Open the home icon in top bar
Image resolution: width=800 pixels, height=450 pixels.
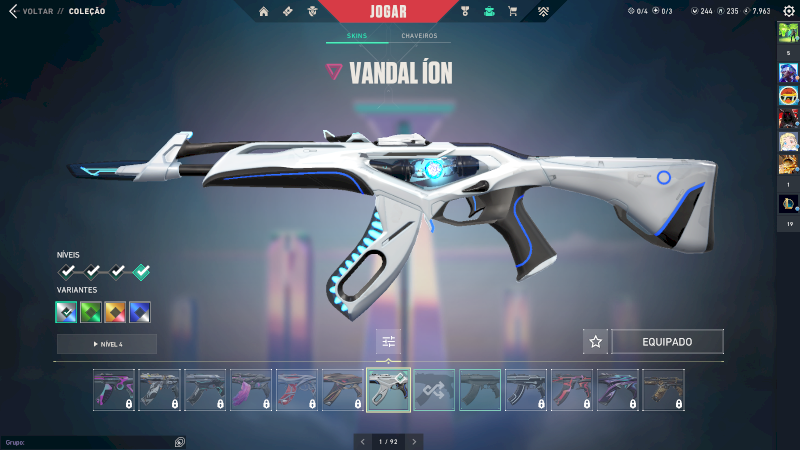tap(264, 12)
